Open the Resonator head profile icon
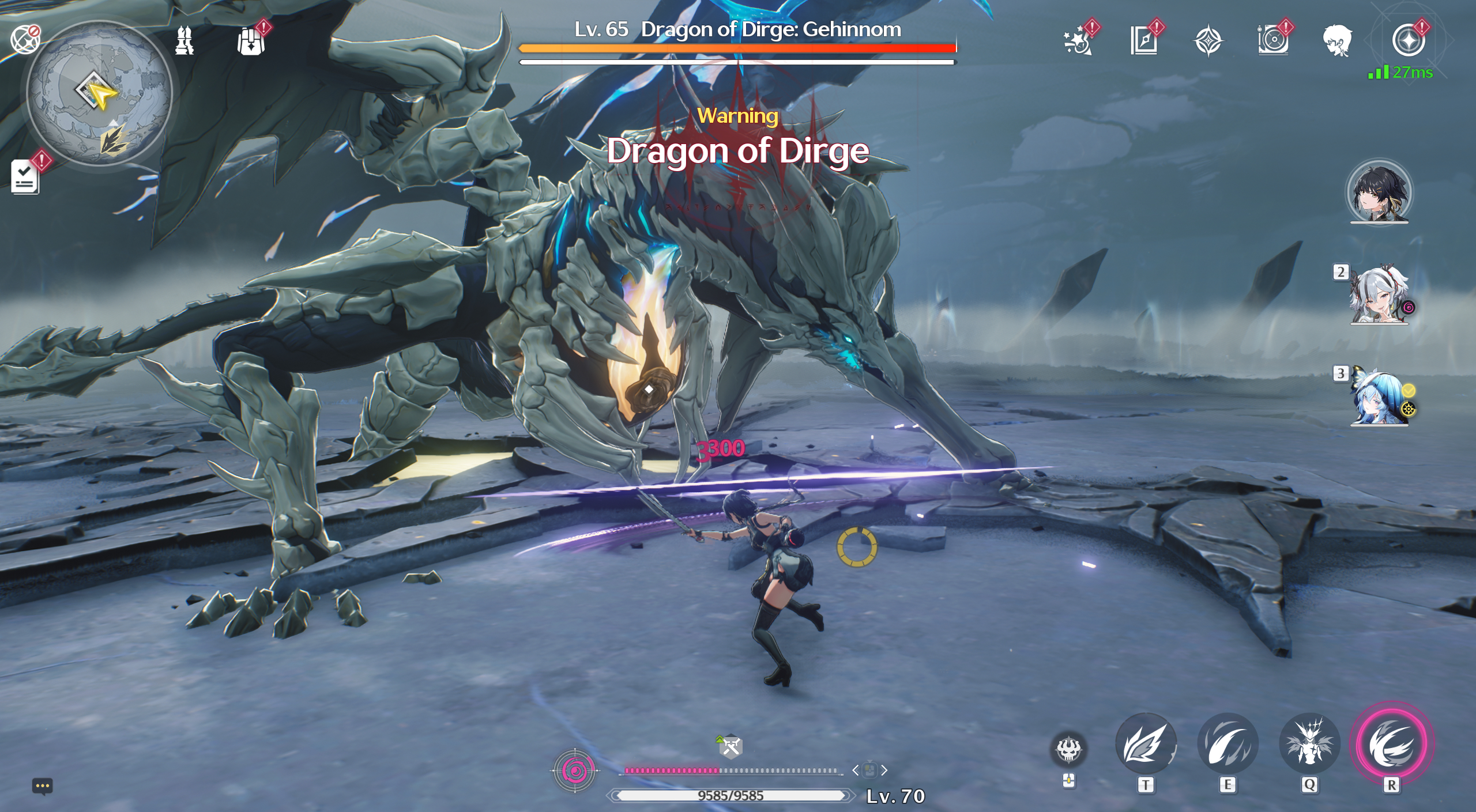This screenshot has height=812, width=1476. point(1337,41)
